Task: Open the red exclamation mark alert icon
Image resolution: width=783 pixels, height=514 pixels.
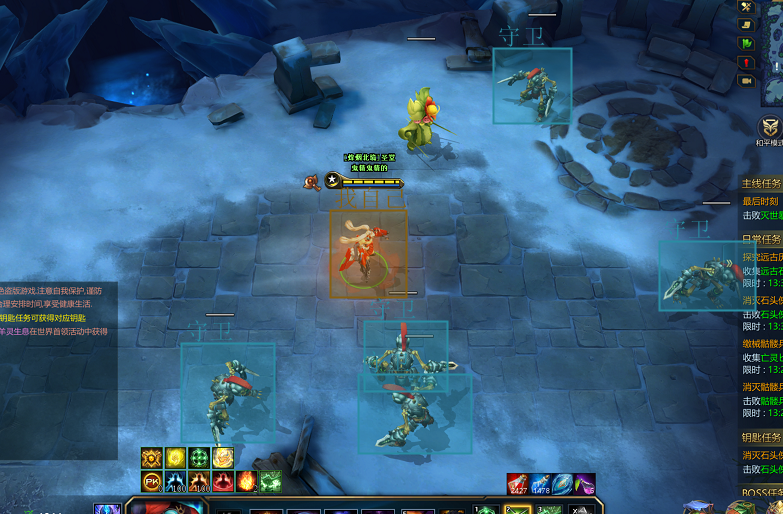Action: [x=746, y=62]
